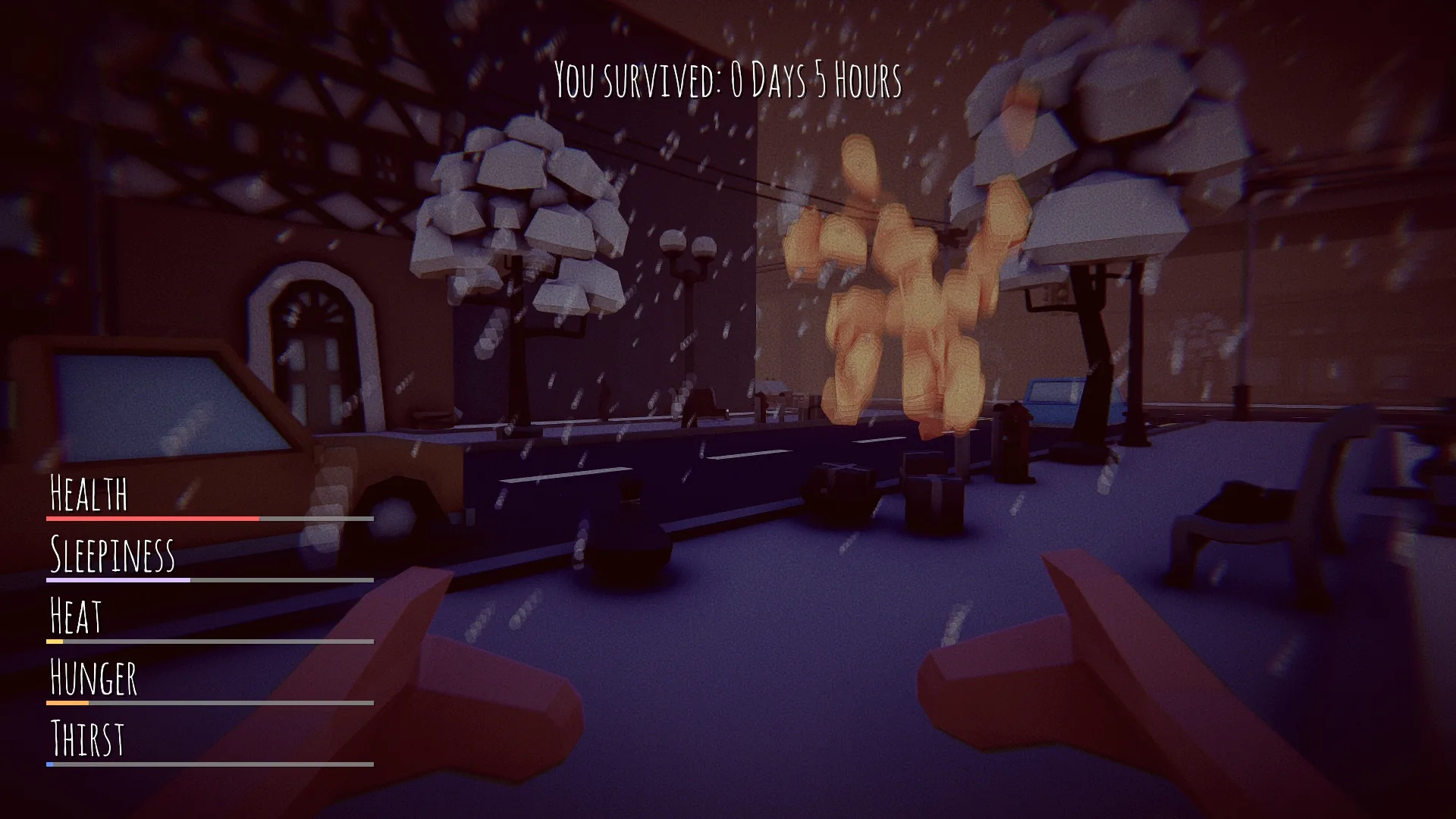This screenshot has height=819, width=1456.
Task: Click the orange Hunger bar
Action: [68, 704]
